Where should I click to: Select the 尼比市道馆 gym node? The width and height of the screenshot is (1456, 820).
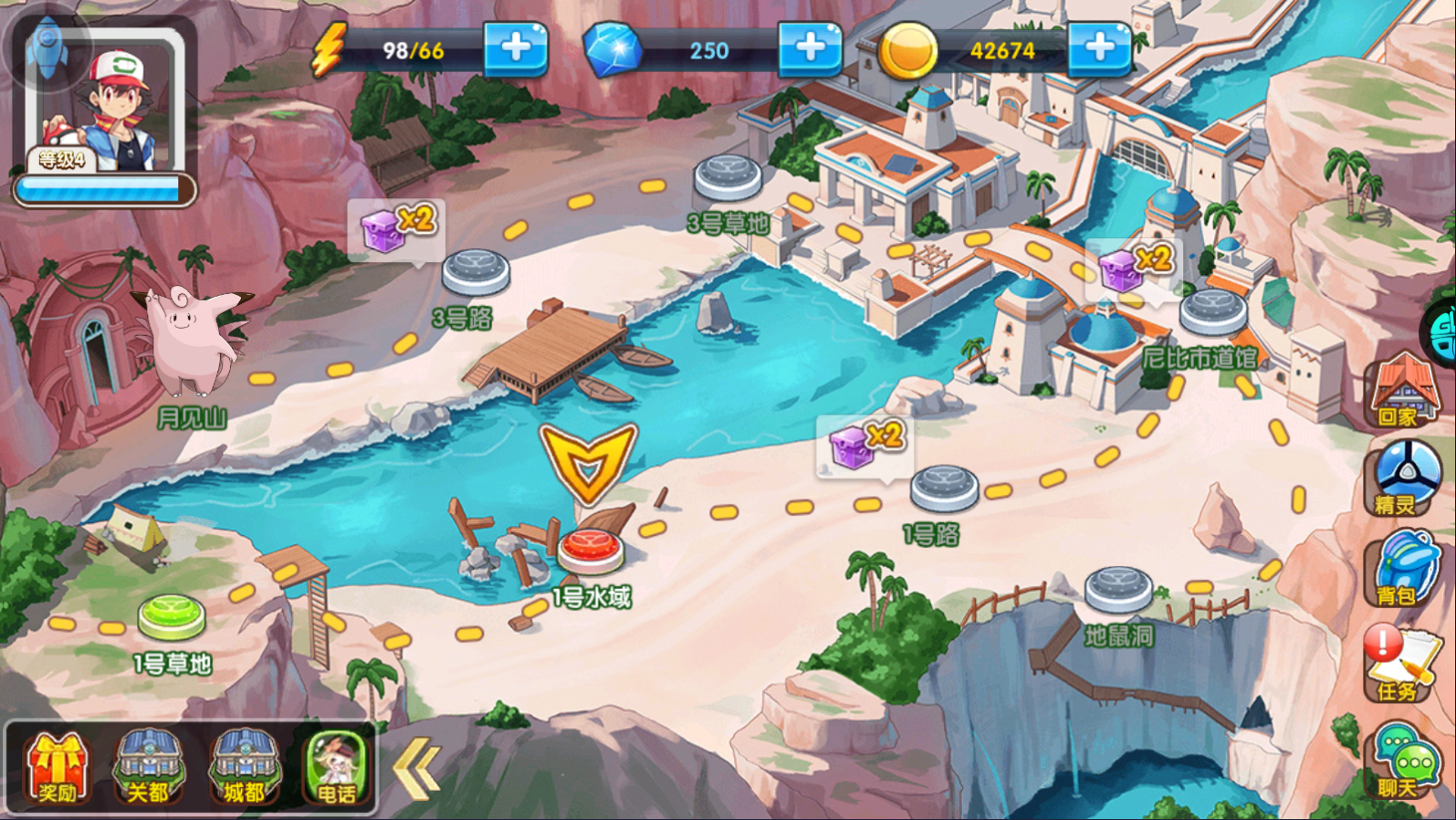pos(1212,310)
